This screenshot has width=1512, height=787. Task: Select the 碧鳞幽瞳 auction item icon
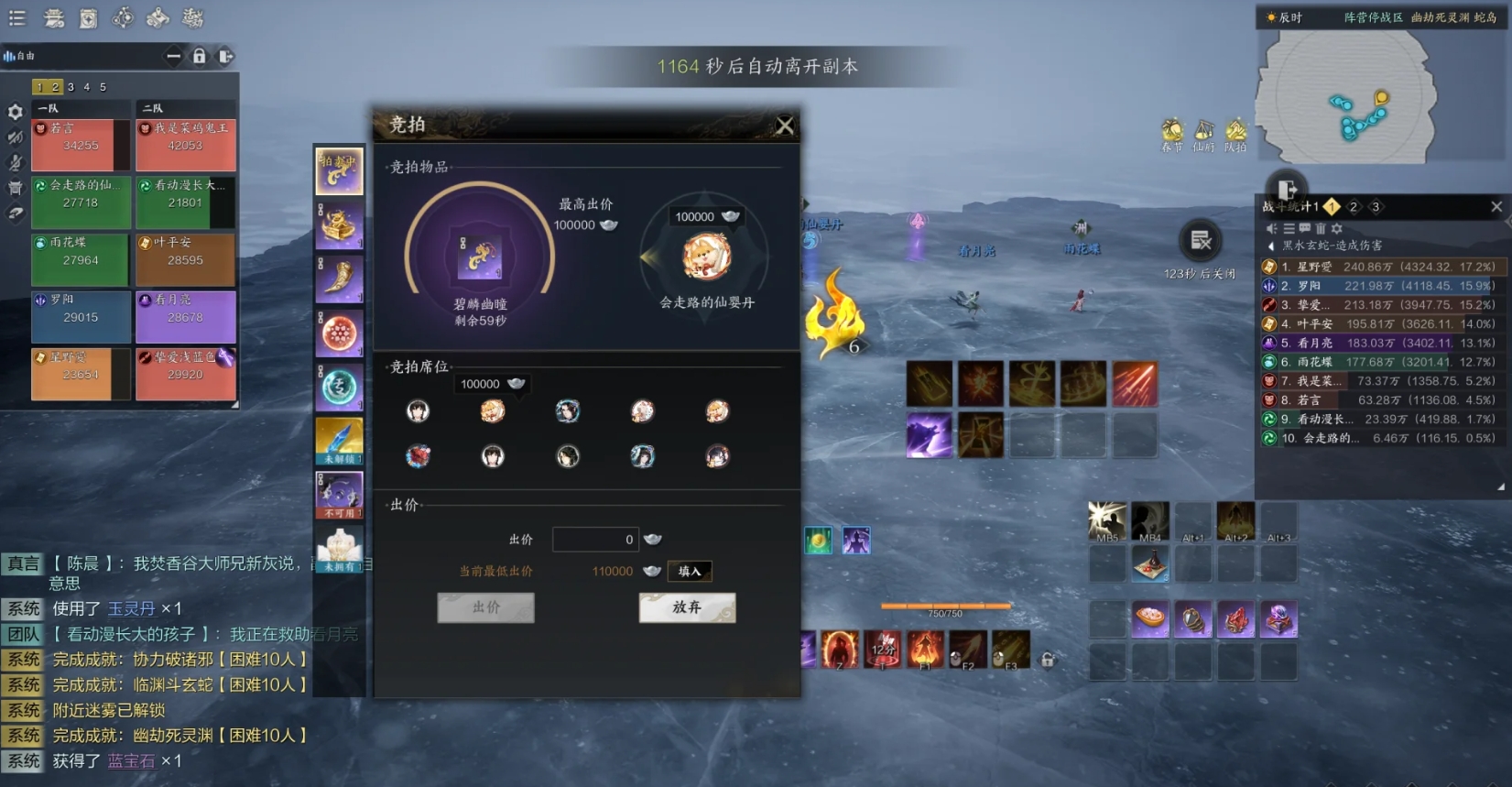coord(480,256)
